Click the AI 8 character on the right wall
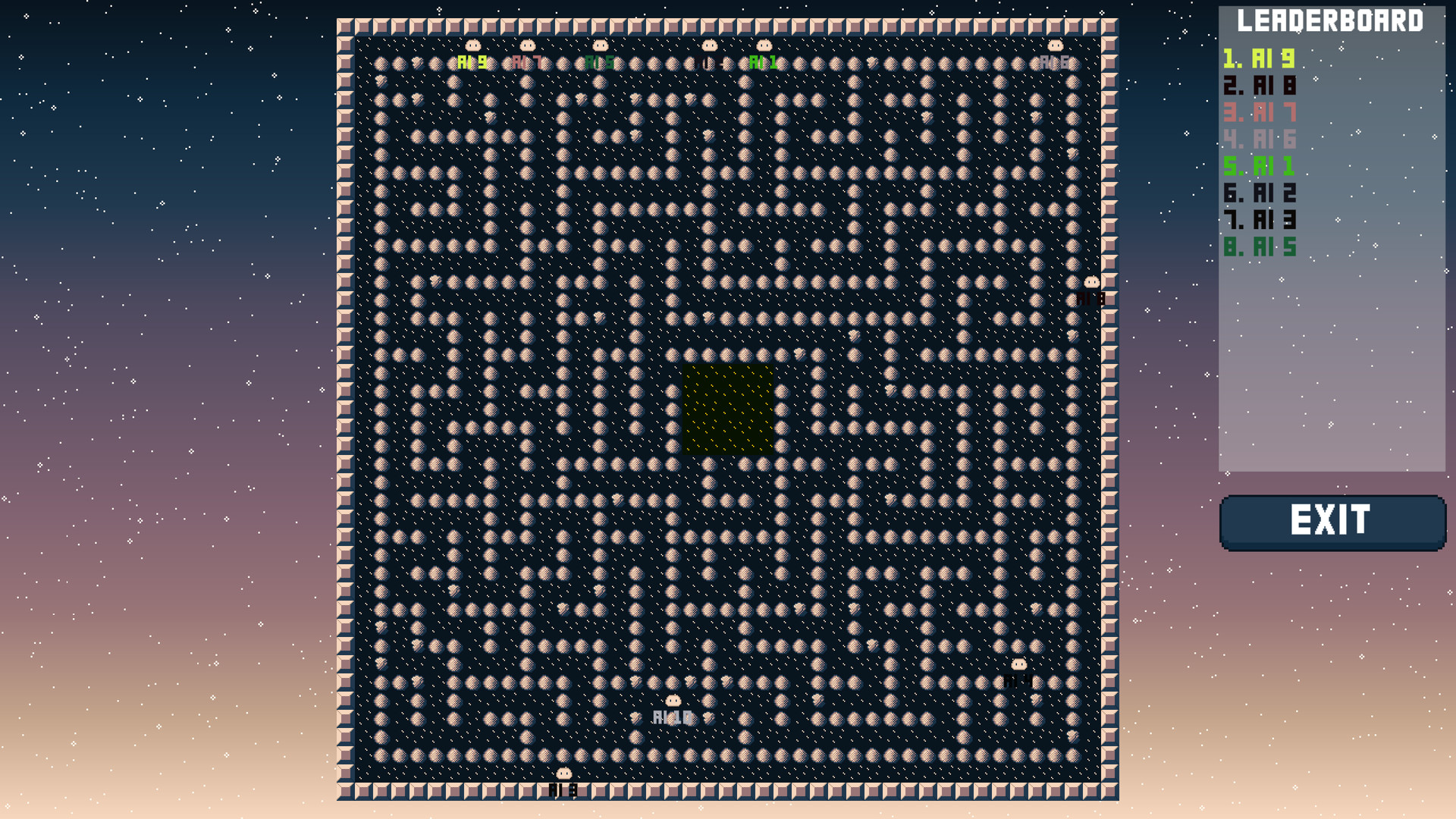1456x819 pixels. pos(1092,282)
